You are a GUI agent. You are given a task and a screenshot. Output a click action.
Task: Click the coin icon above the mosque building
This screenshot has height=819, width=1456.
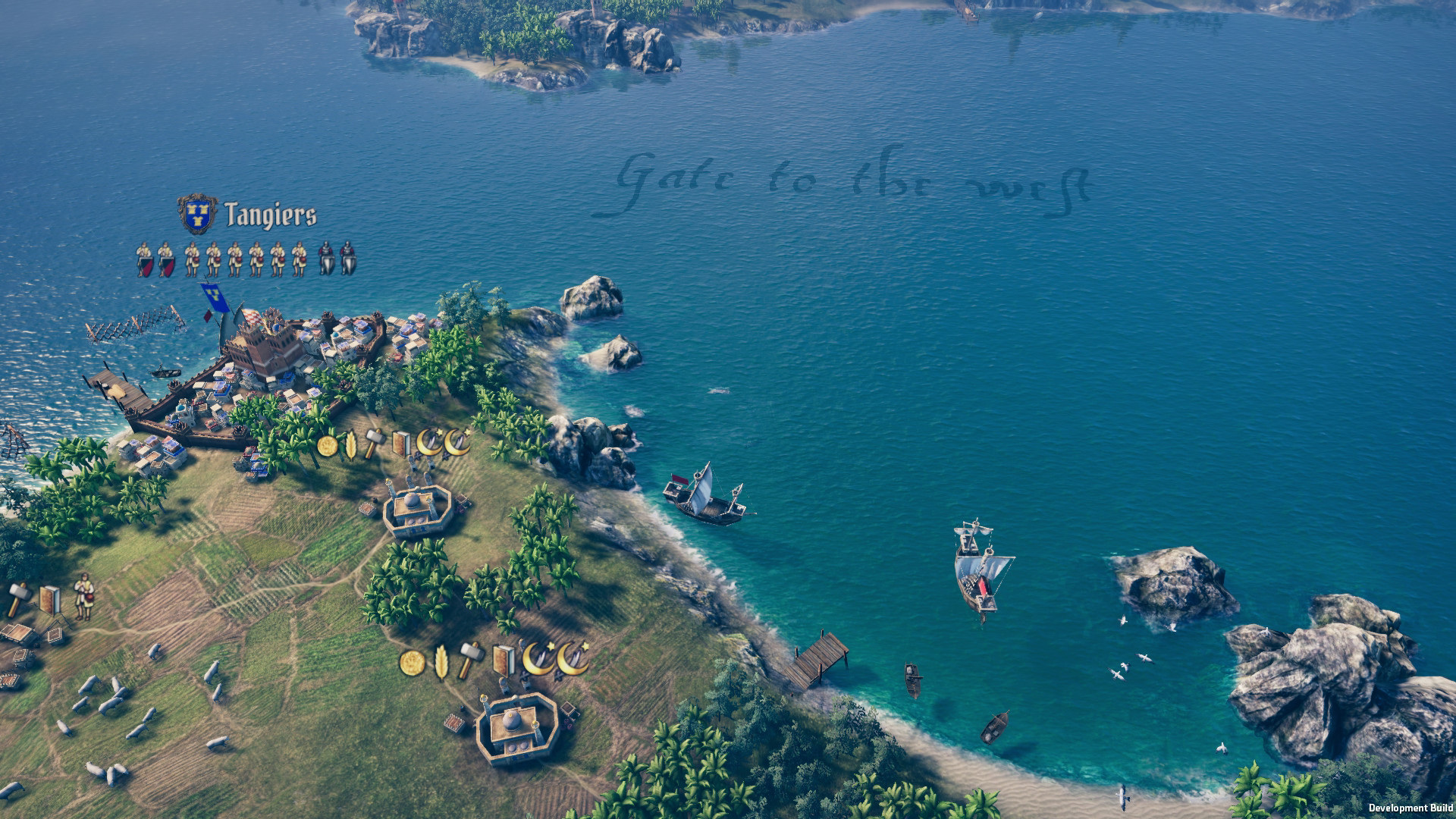[x=413, y=664]
